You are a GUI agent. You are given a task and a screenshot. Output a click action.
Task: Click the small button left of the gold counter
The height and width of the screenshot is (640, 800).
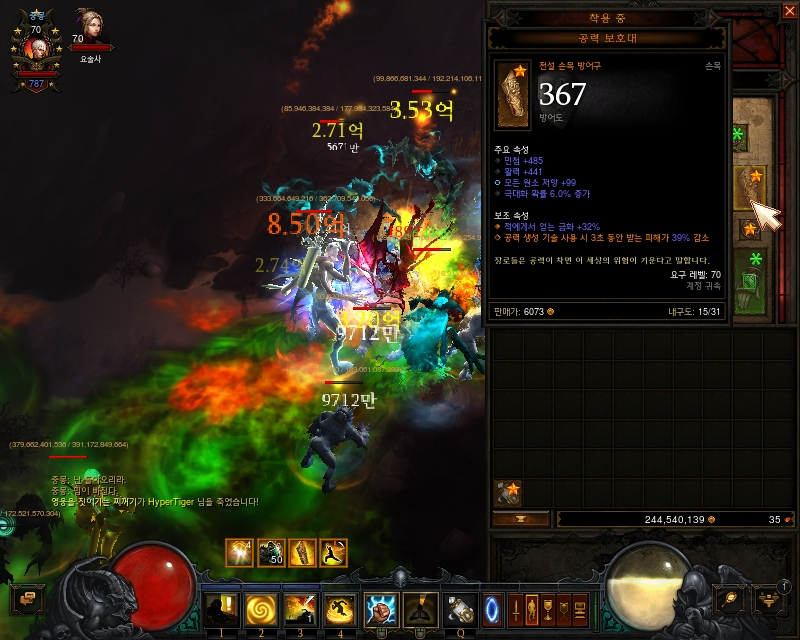pos(522,519)
